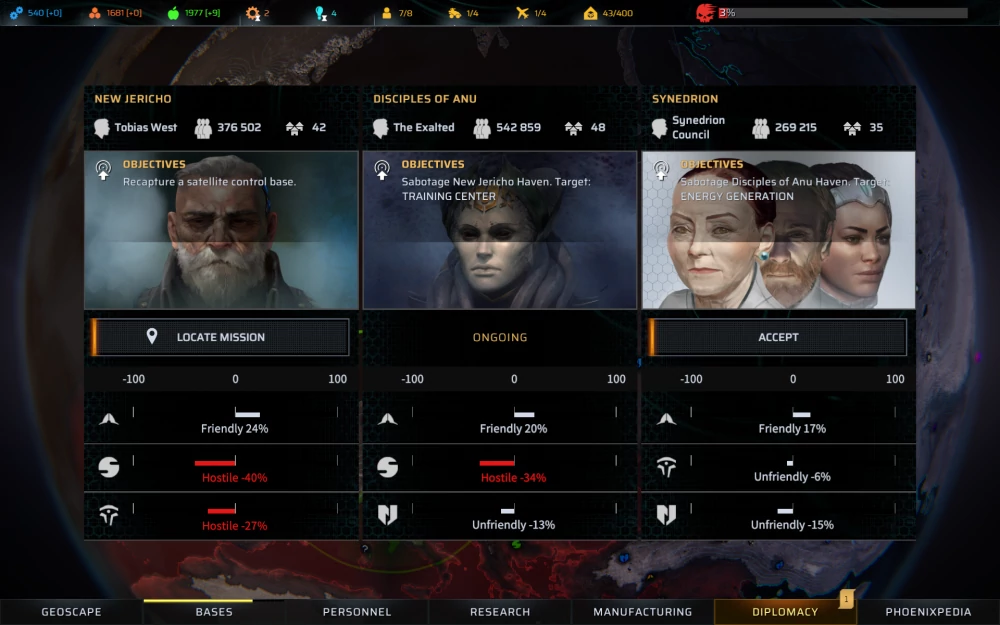Viewport: 1000px width, 625px height.
Task: Open the Research tab
Action: tap(500, 612)
